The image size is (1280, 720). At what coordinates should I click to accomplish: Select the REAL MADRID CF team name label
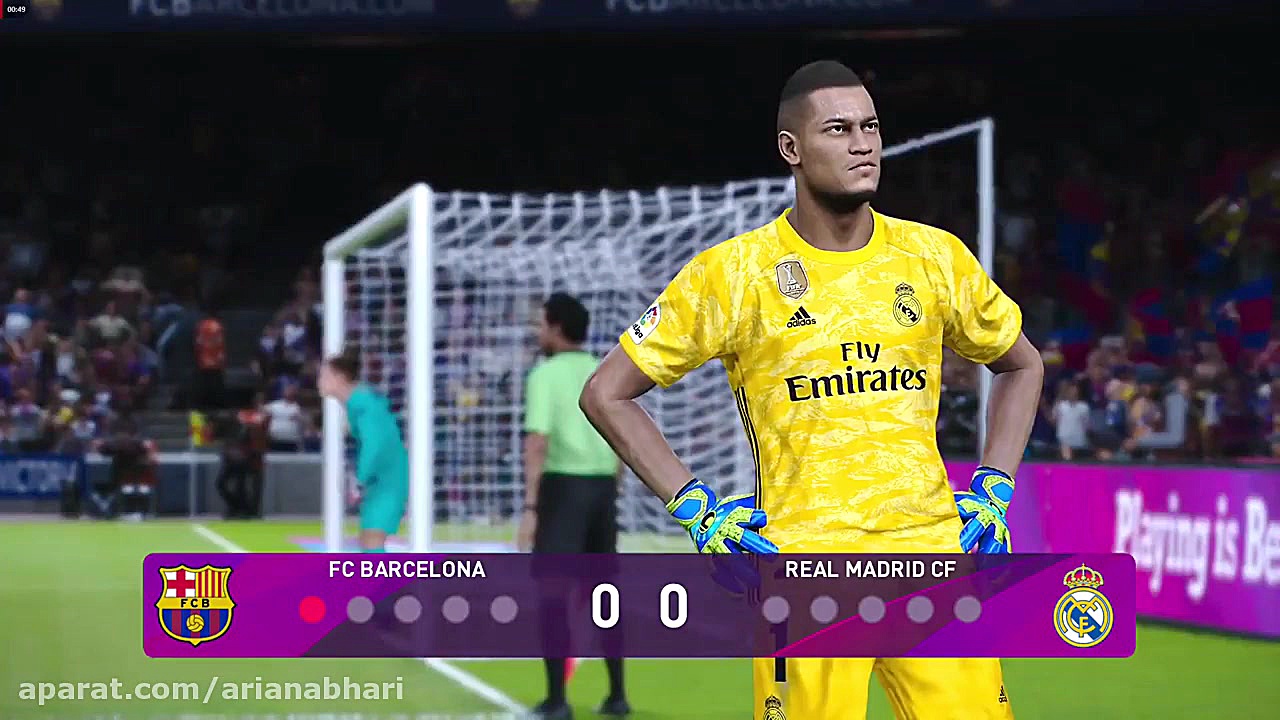[870, 570]
